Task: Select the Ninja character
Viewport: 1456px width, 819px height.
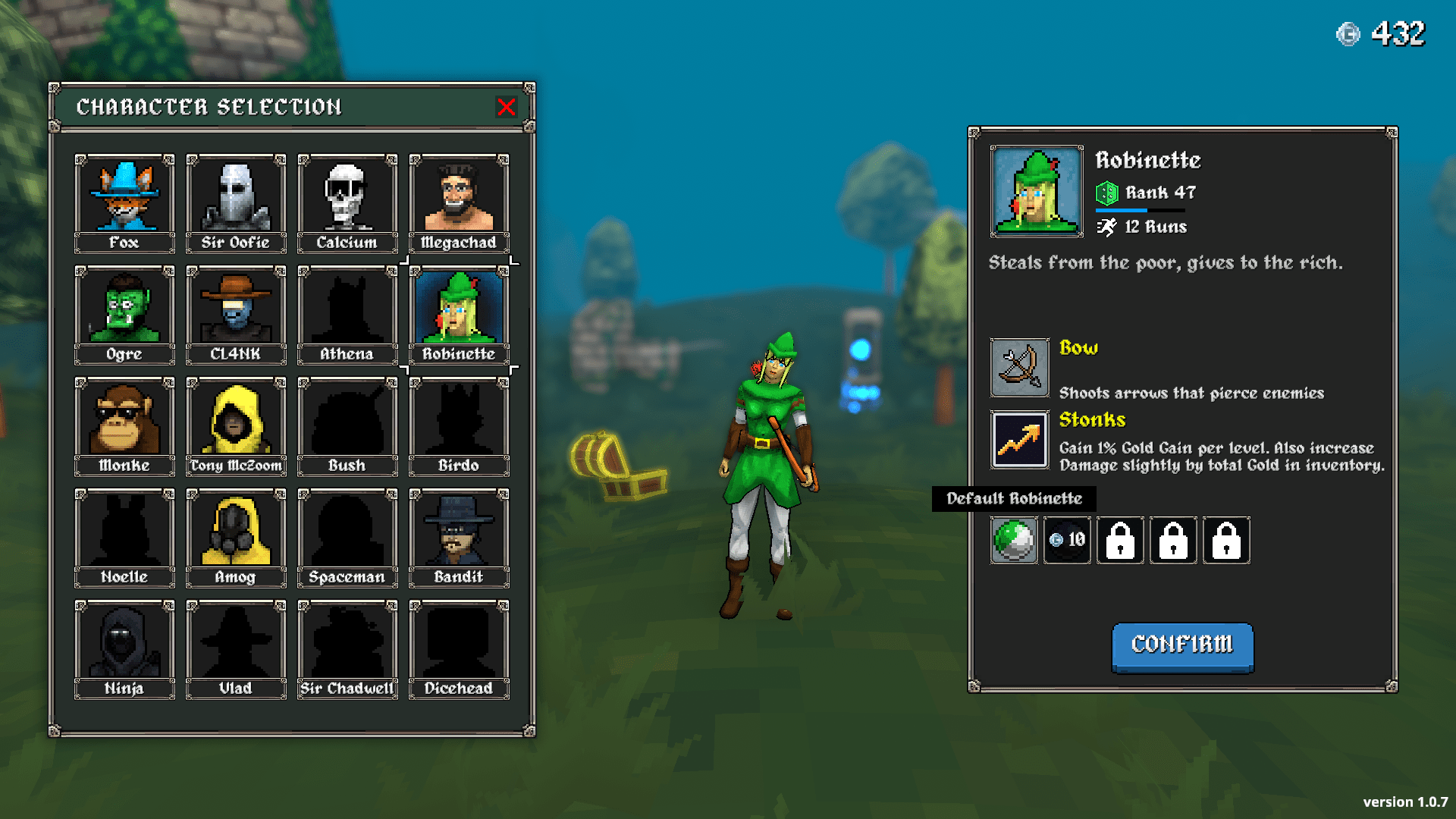Action: pos(124,642)
